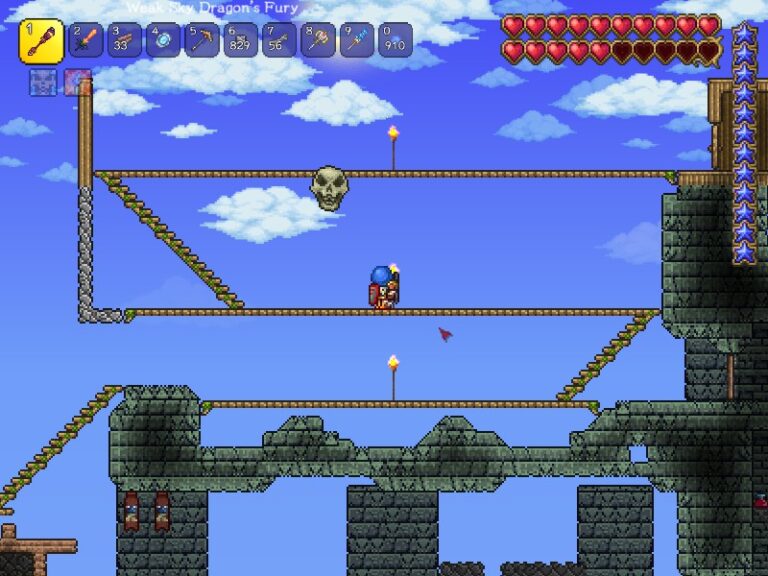Equip the axe in slot 8

(x=318, y=41)
